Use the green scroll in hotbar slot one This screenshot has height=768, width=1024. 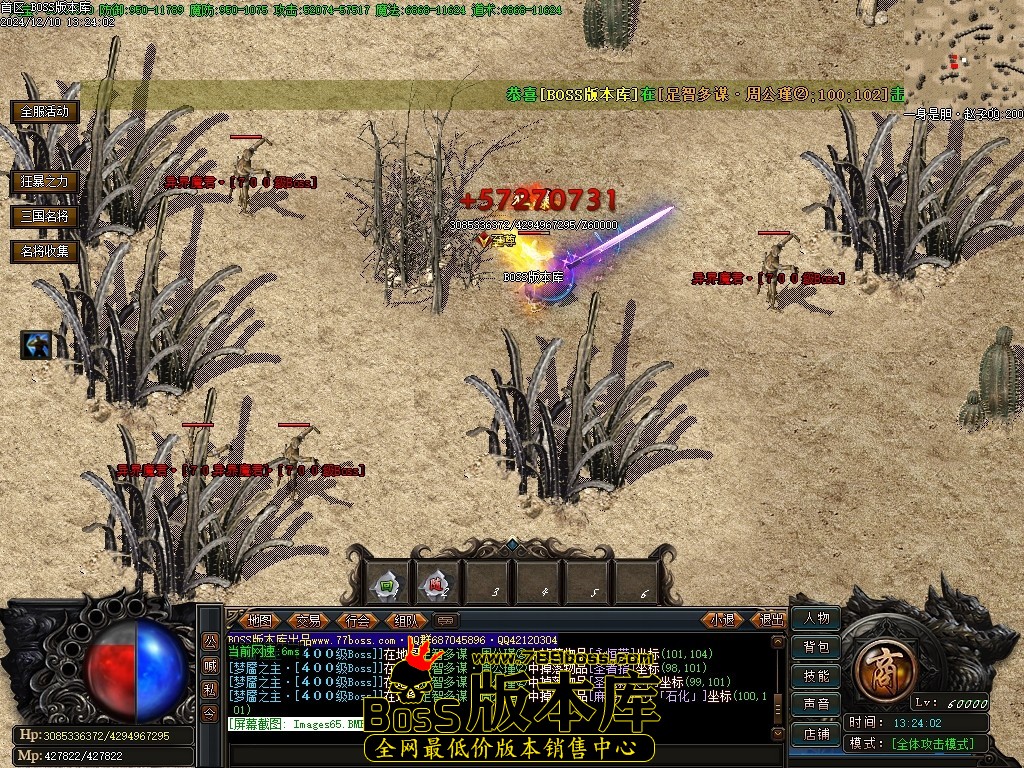(x=385, y=583)
